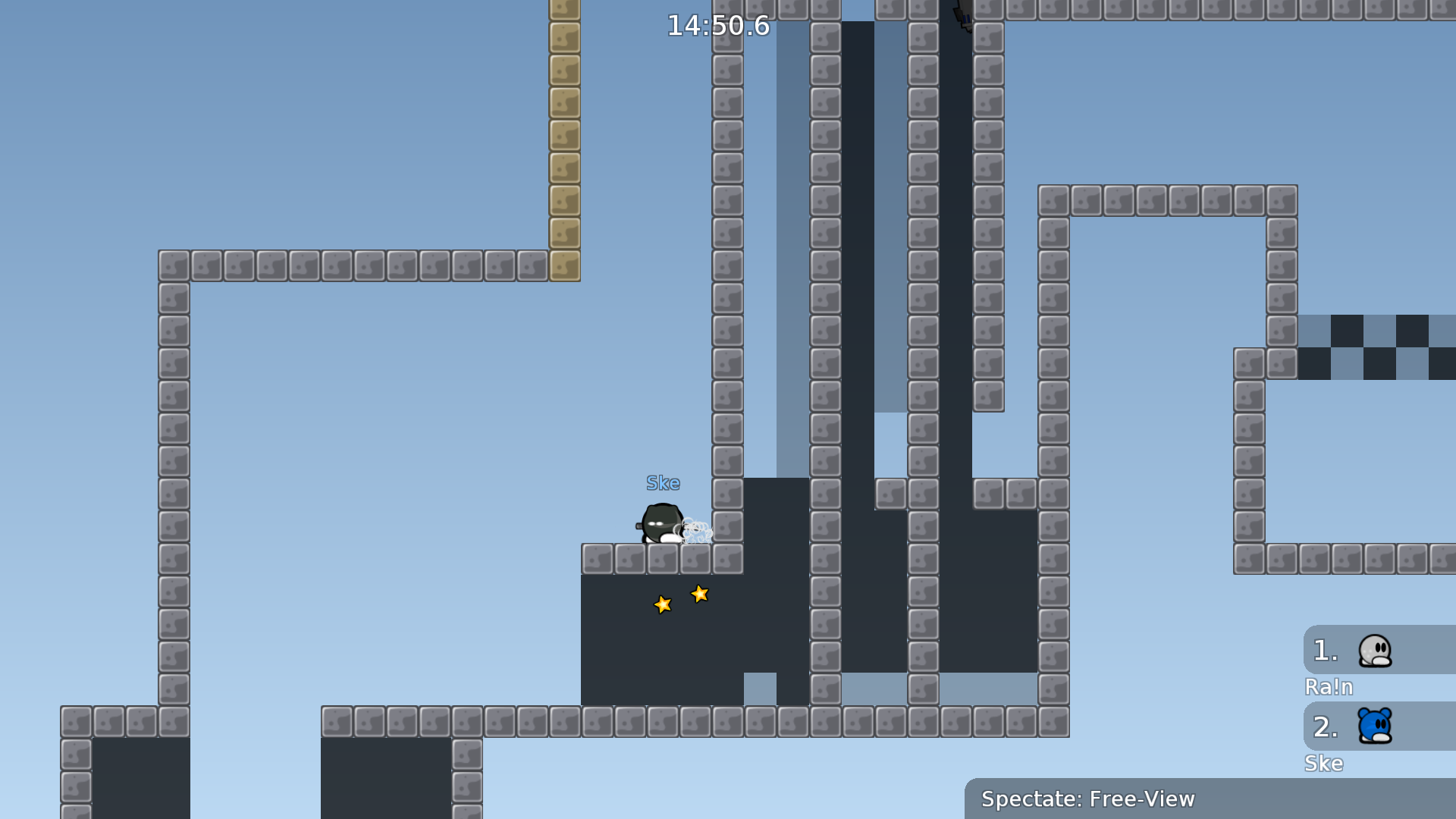The width and height of the screenshot is (1456, 819).
Task: Toggle spectate mode via the Free-View bar
Action: click(1089, 799)
